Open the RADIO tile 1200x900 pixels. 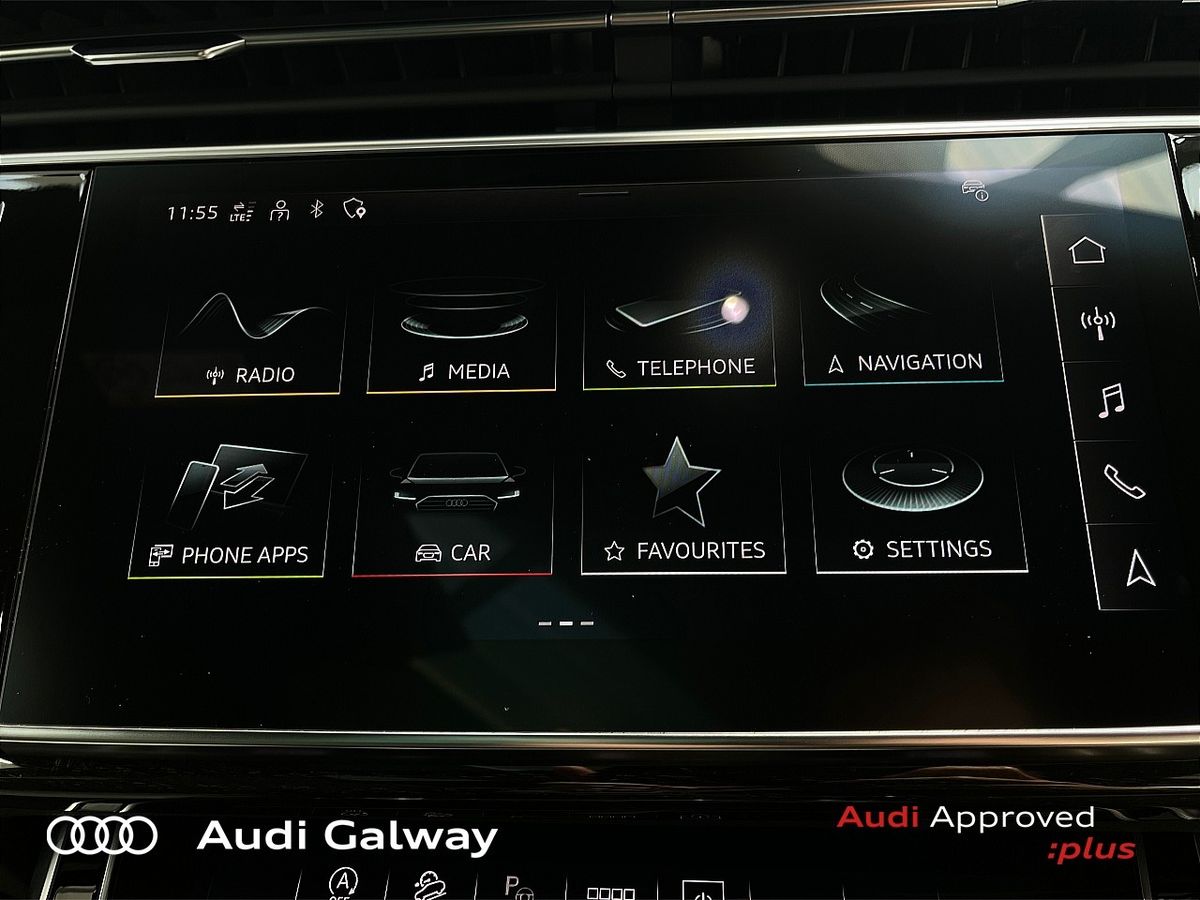[x=251, y=340]
